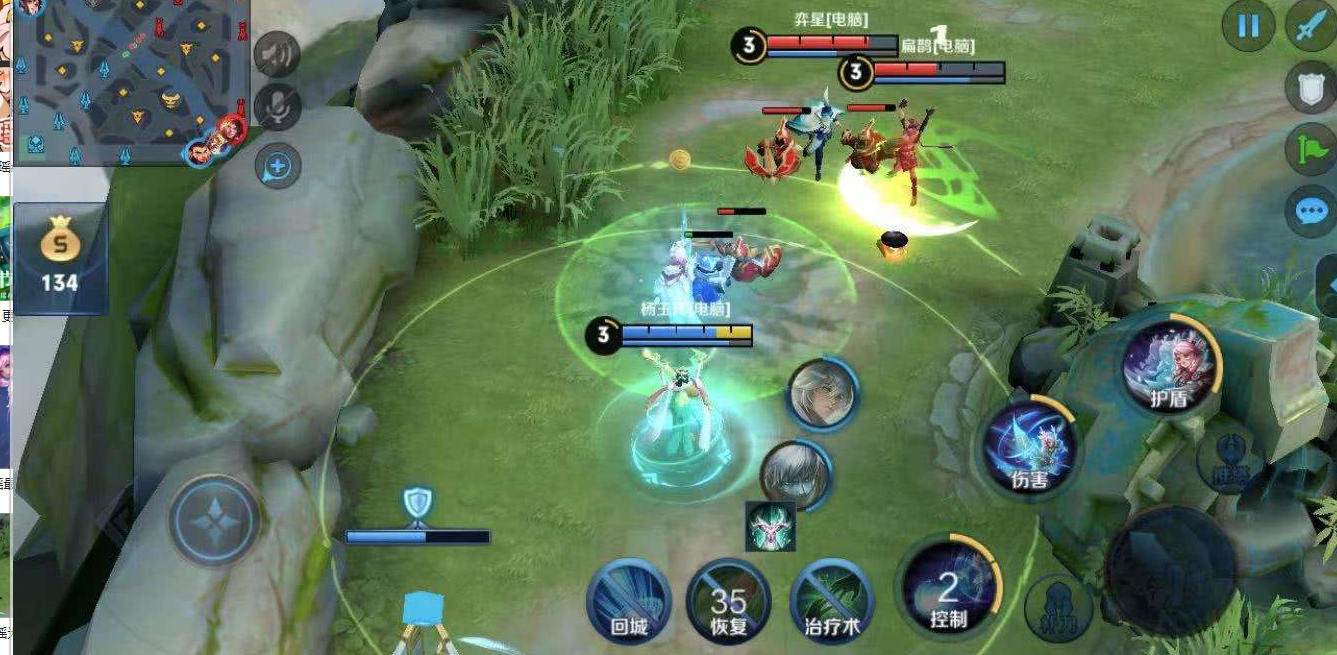Tap the large basic attack button

click(1170, 570)
